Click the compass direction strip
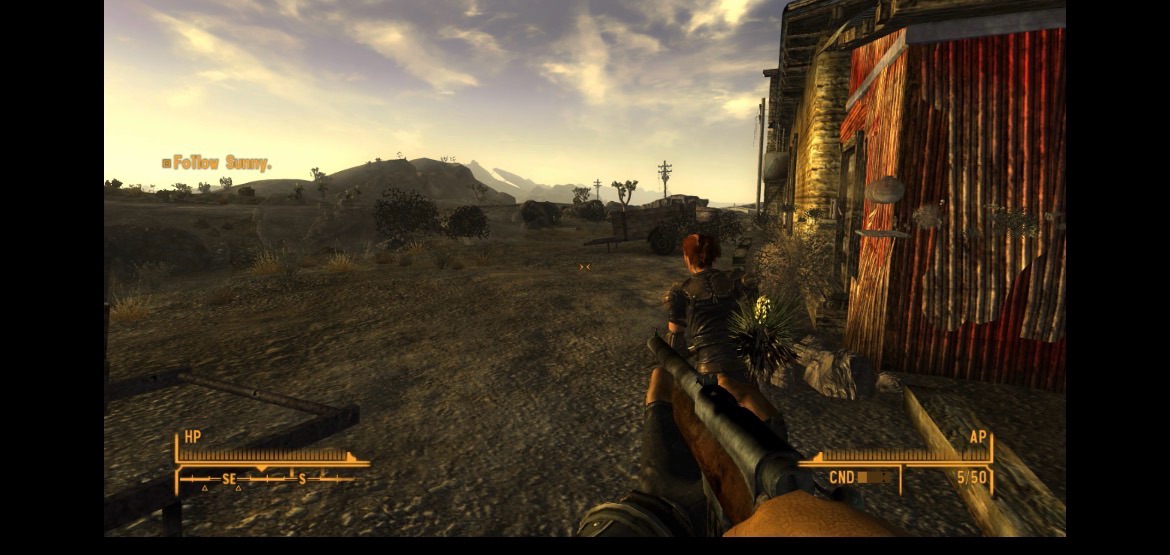The image size is (1170, 555). pos(266,480)
